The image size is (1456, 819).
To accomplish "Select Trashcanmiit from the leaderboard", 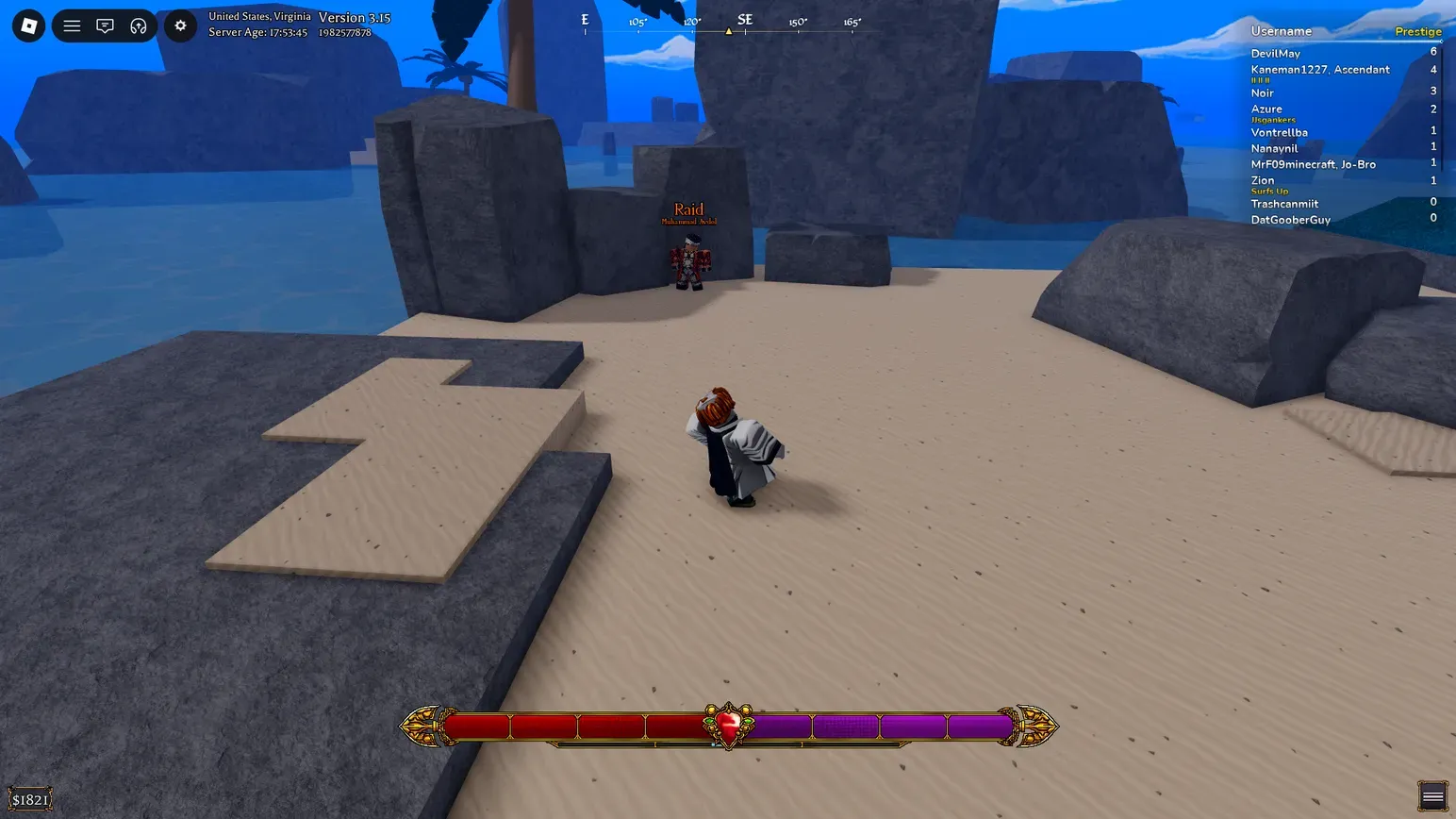I will [1284, 204].
